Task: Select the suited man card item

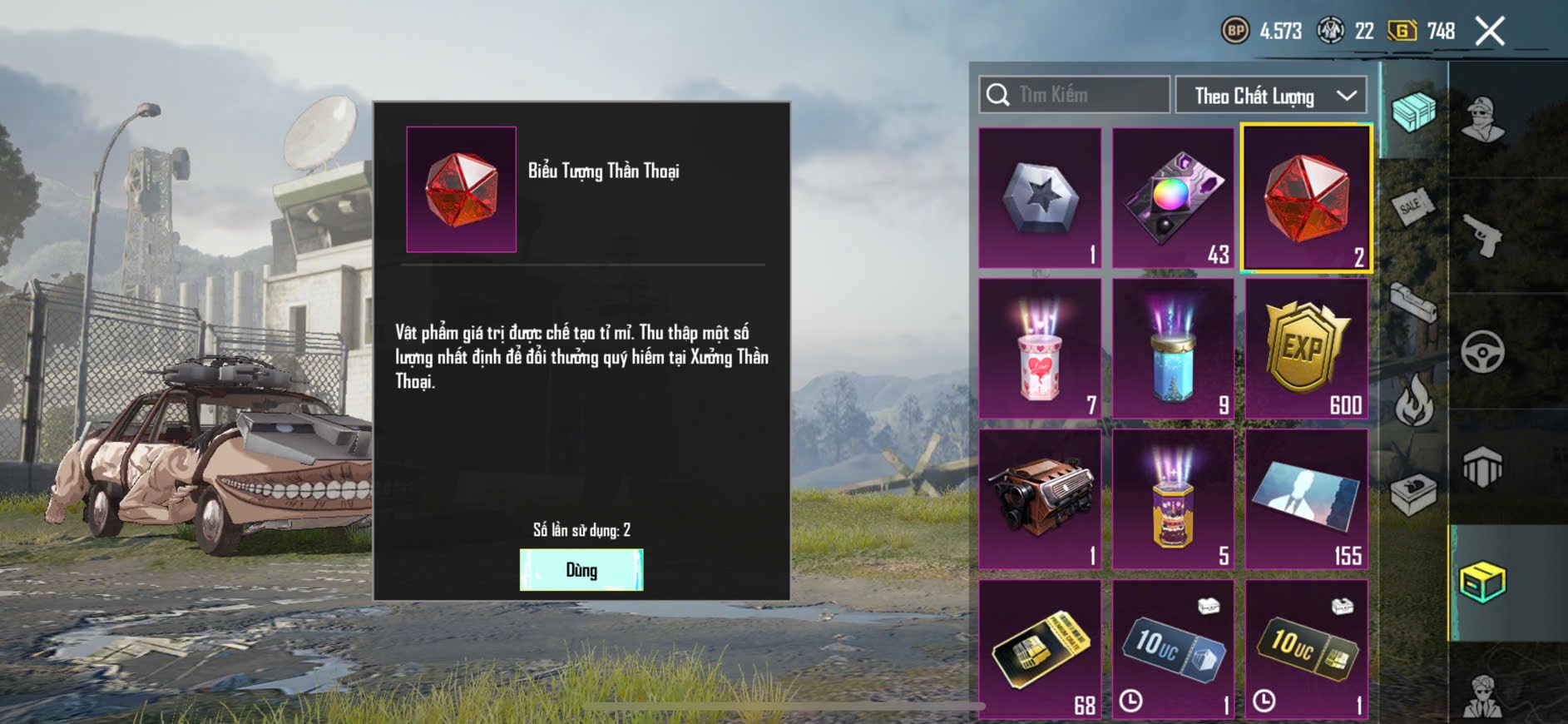Action: (x=1306, y=499)
